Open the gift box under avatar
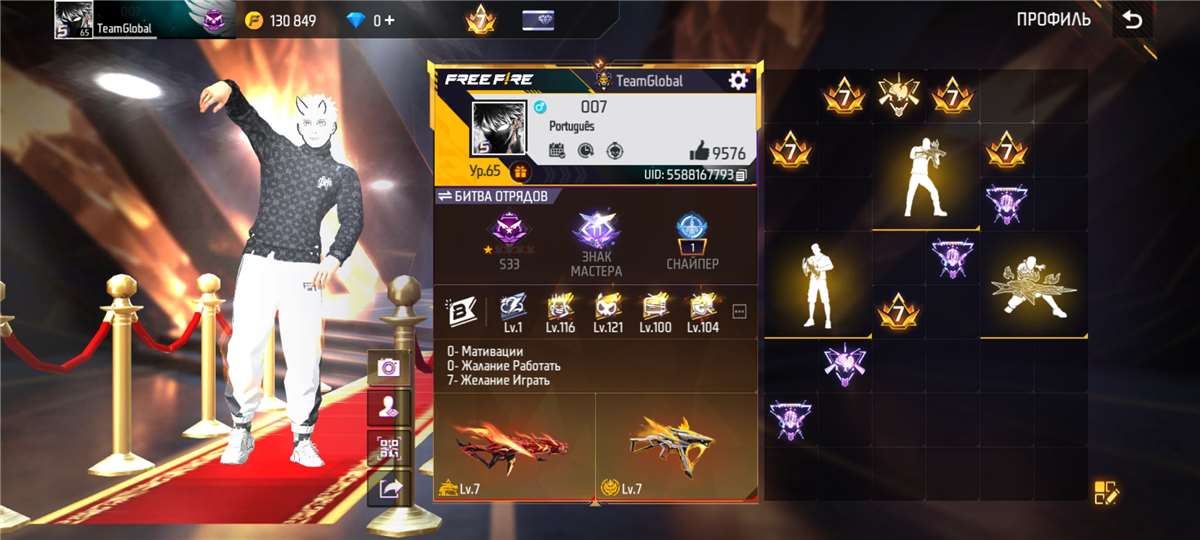1200x540 pixels. pyautogui.click(x=521, y=172)
